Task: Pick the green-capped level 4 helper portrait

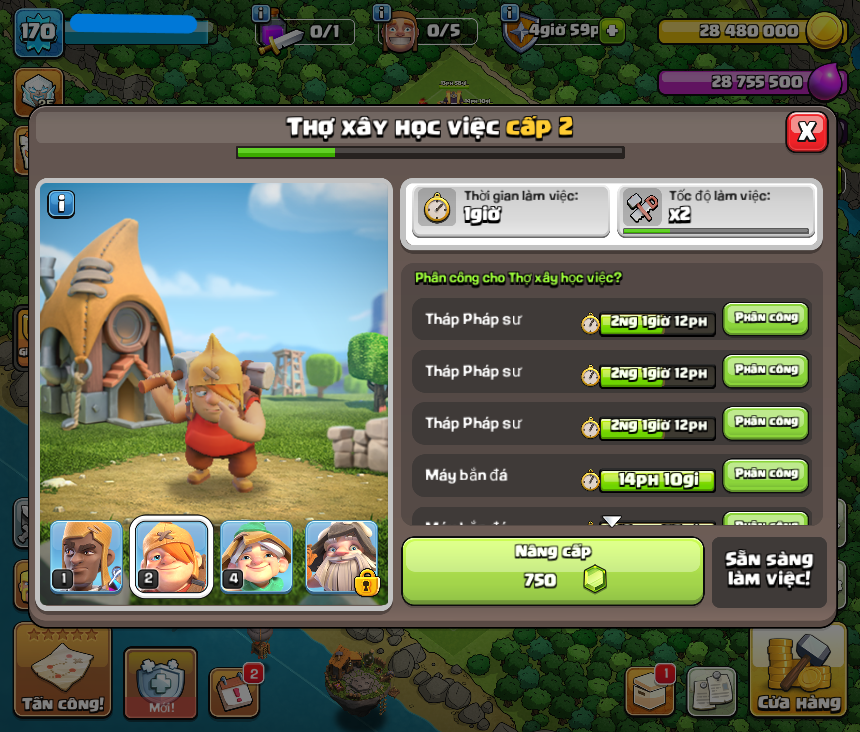Action: click(x=256, y=557)
